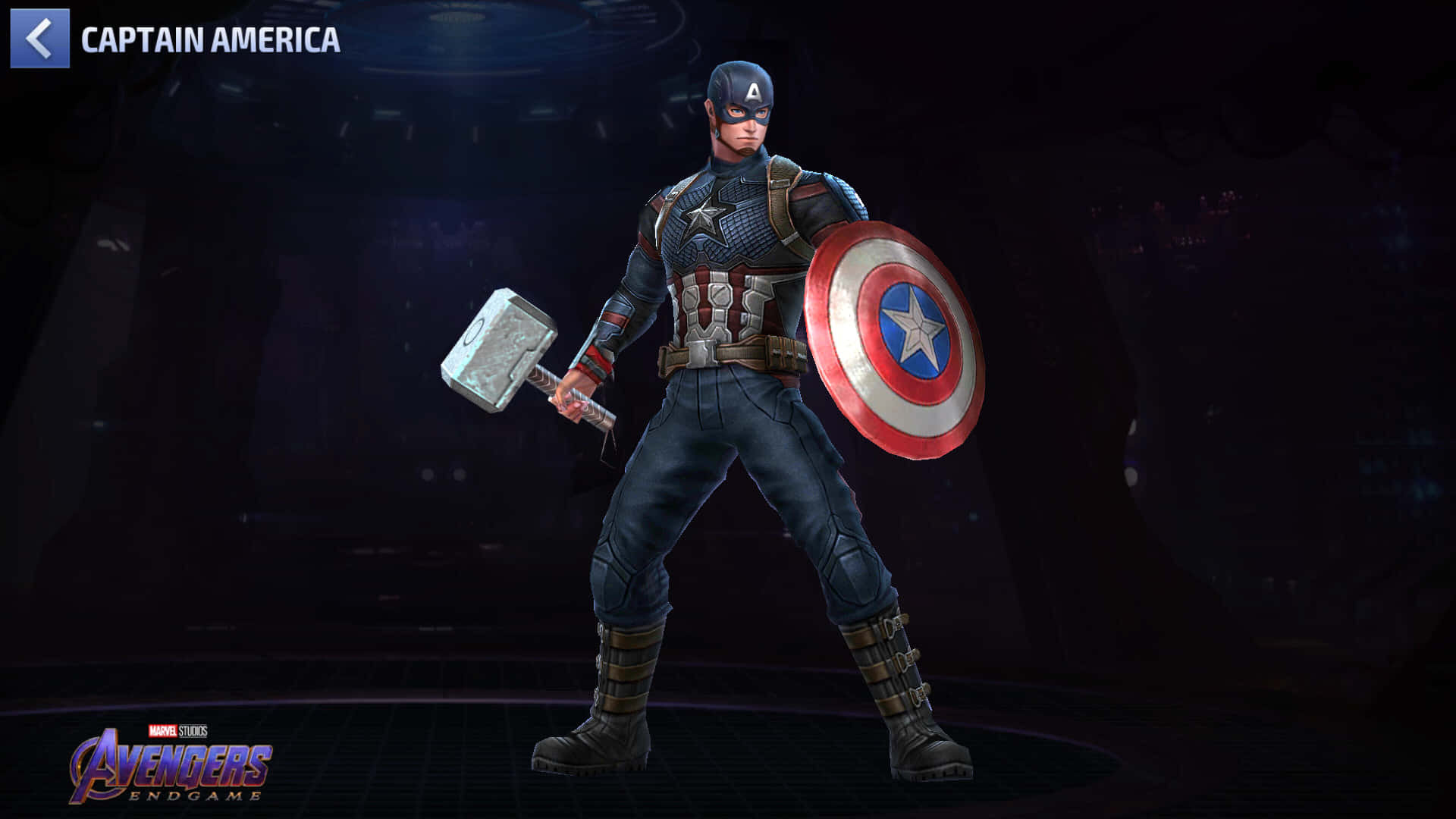Go back using the arrow button

(39, 39)
